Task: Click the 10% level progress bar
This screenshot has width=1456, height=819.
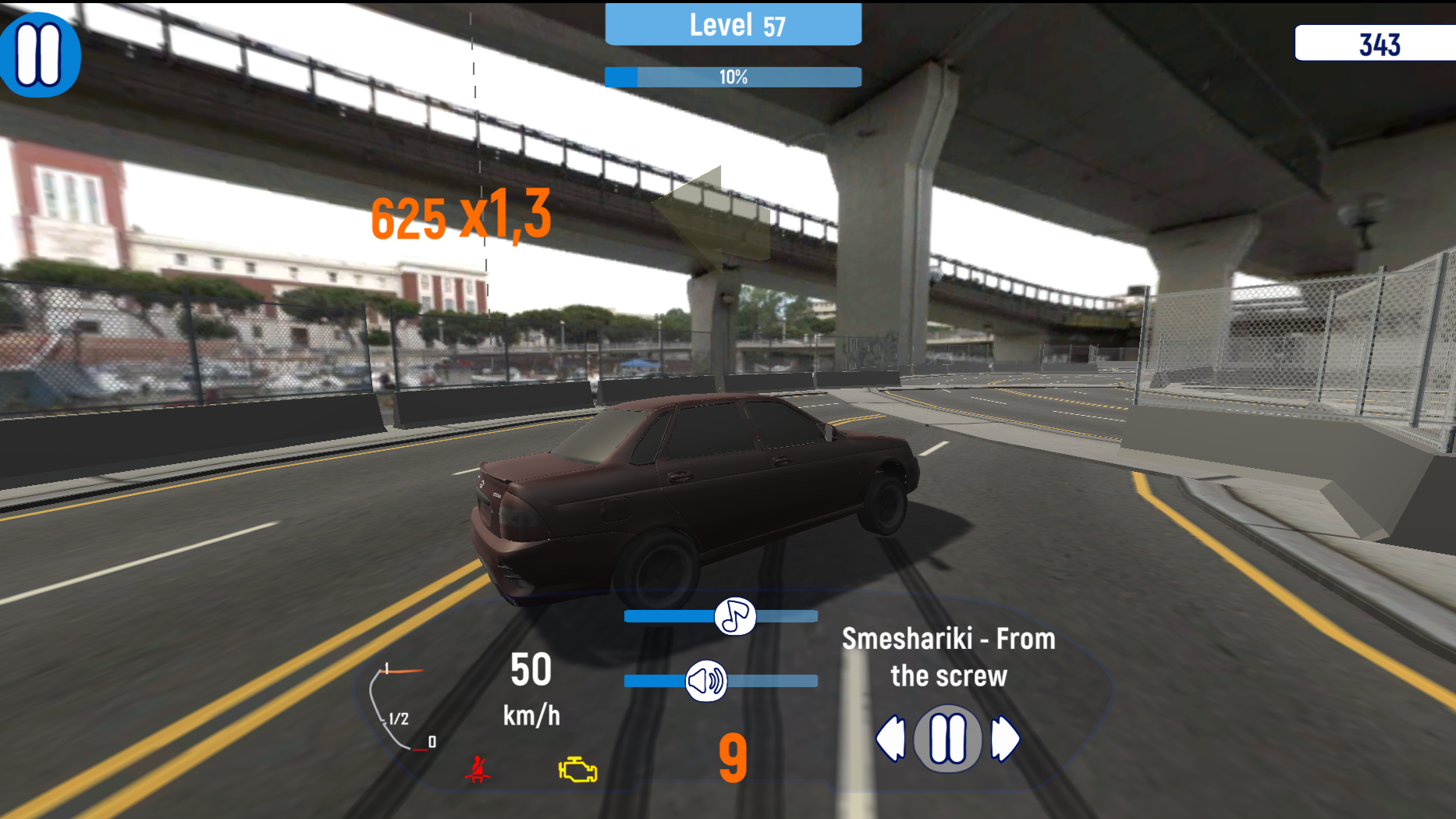Action: pos(733,77)
